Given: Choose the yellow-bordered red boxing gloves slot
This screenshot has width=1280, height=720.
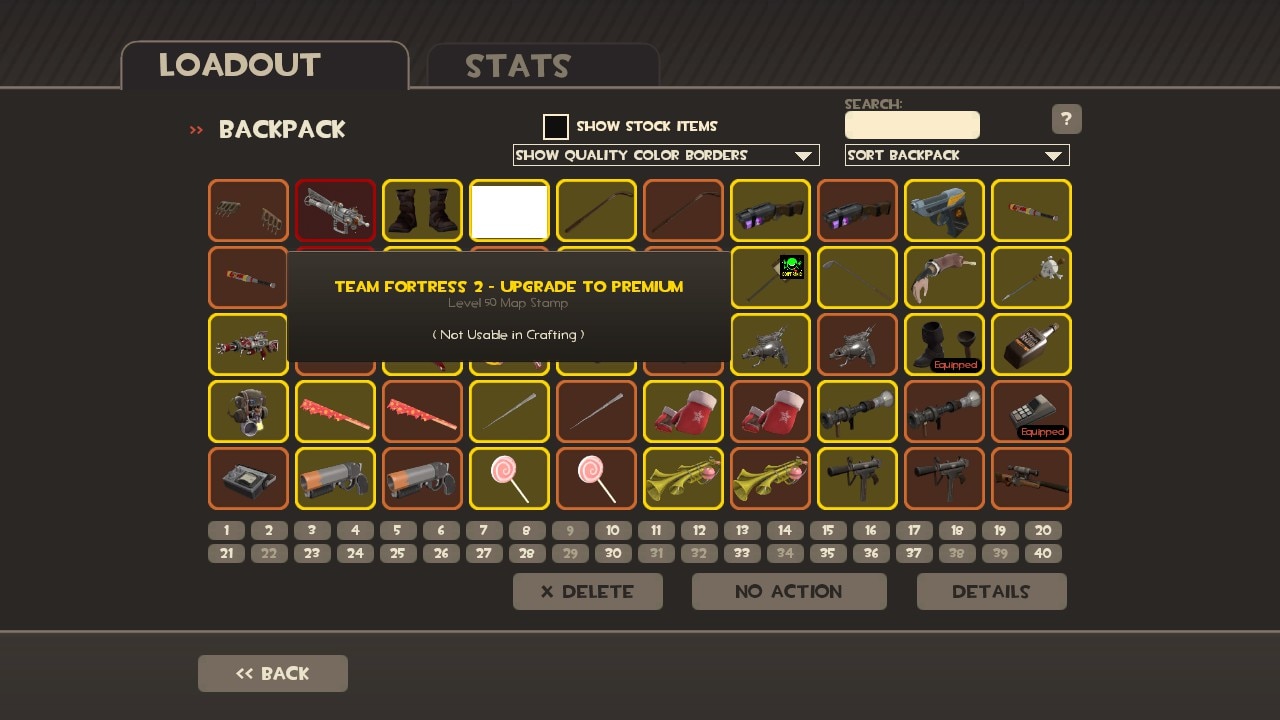Looking at the screenshot, I should pyautogui.click(x=683, y=411).
